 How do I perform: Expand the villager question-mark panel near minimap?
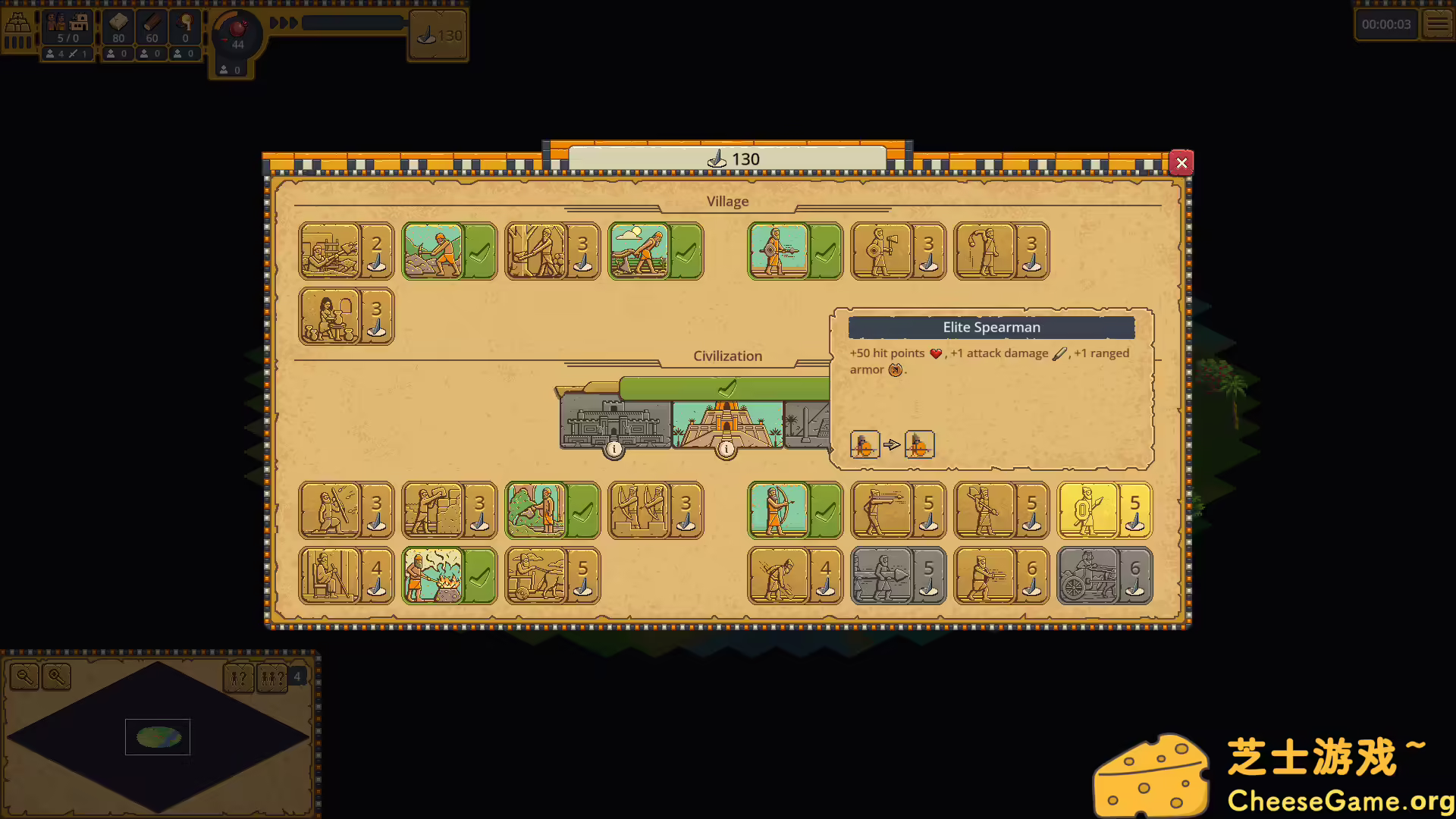239,678
